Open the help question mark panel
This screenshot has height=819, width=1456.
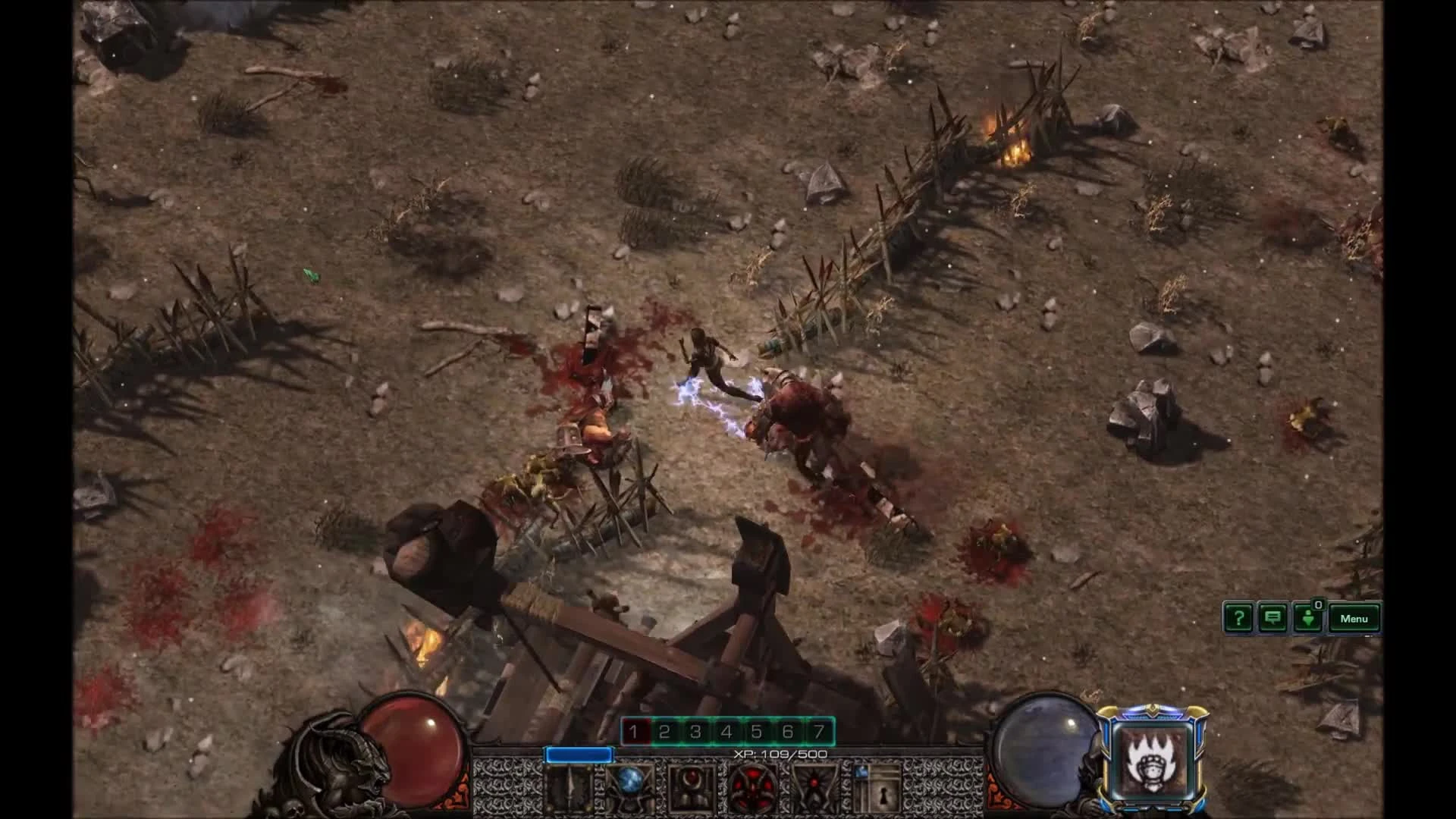point(1238,618)
